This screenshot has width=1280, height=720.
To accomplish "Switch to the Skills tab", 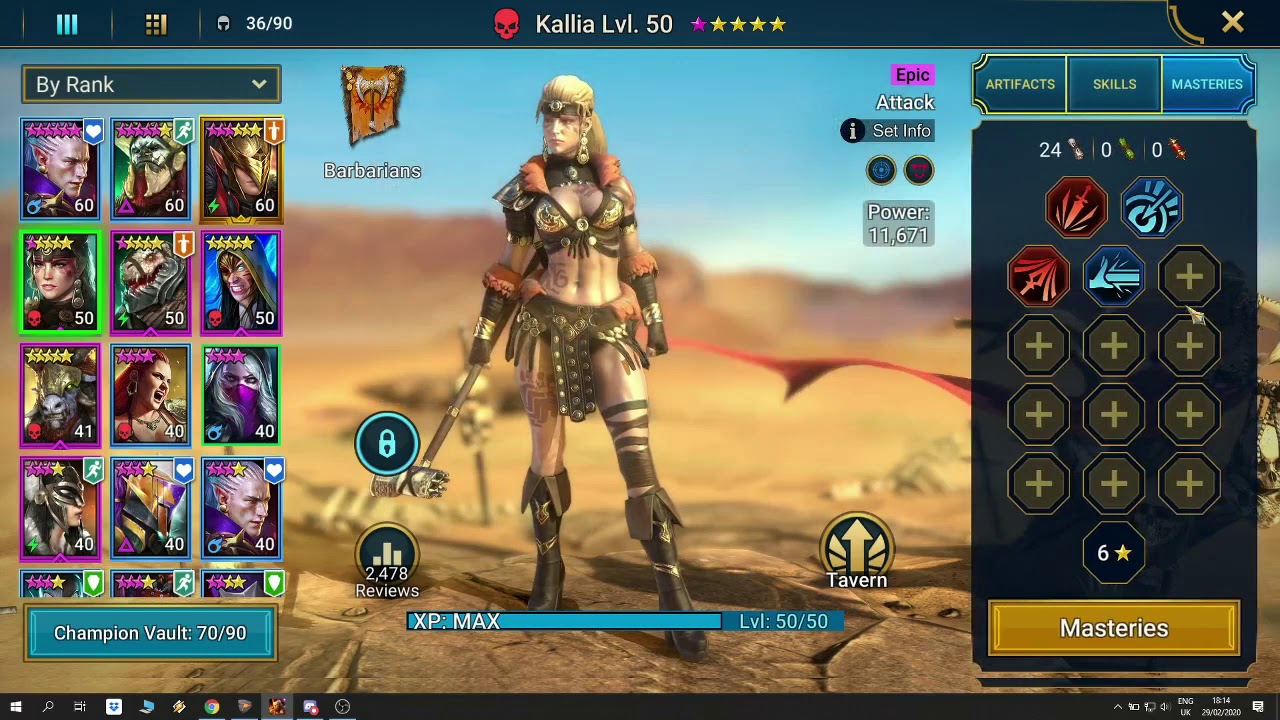I will coord(1114,85).
